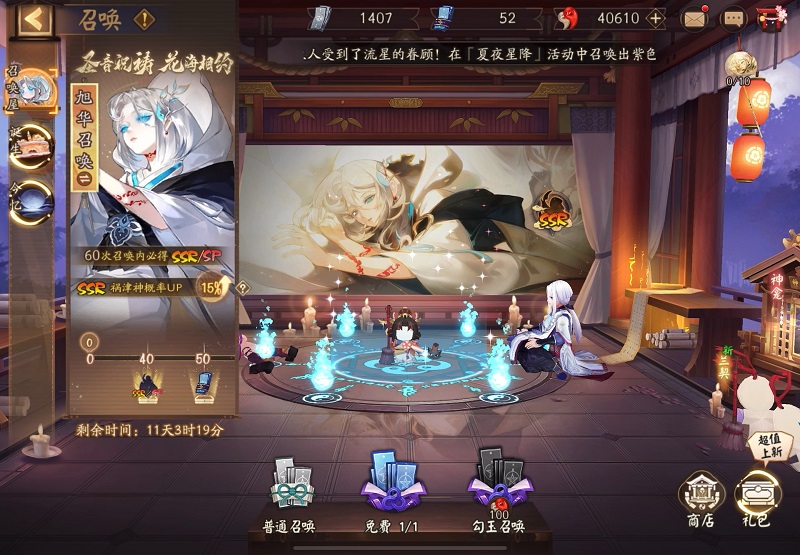View the 15% SSR rate-up badge

pos(212,289)
